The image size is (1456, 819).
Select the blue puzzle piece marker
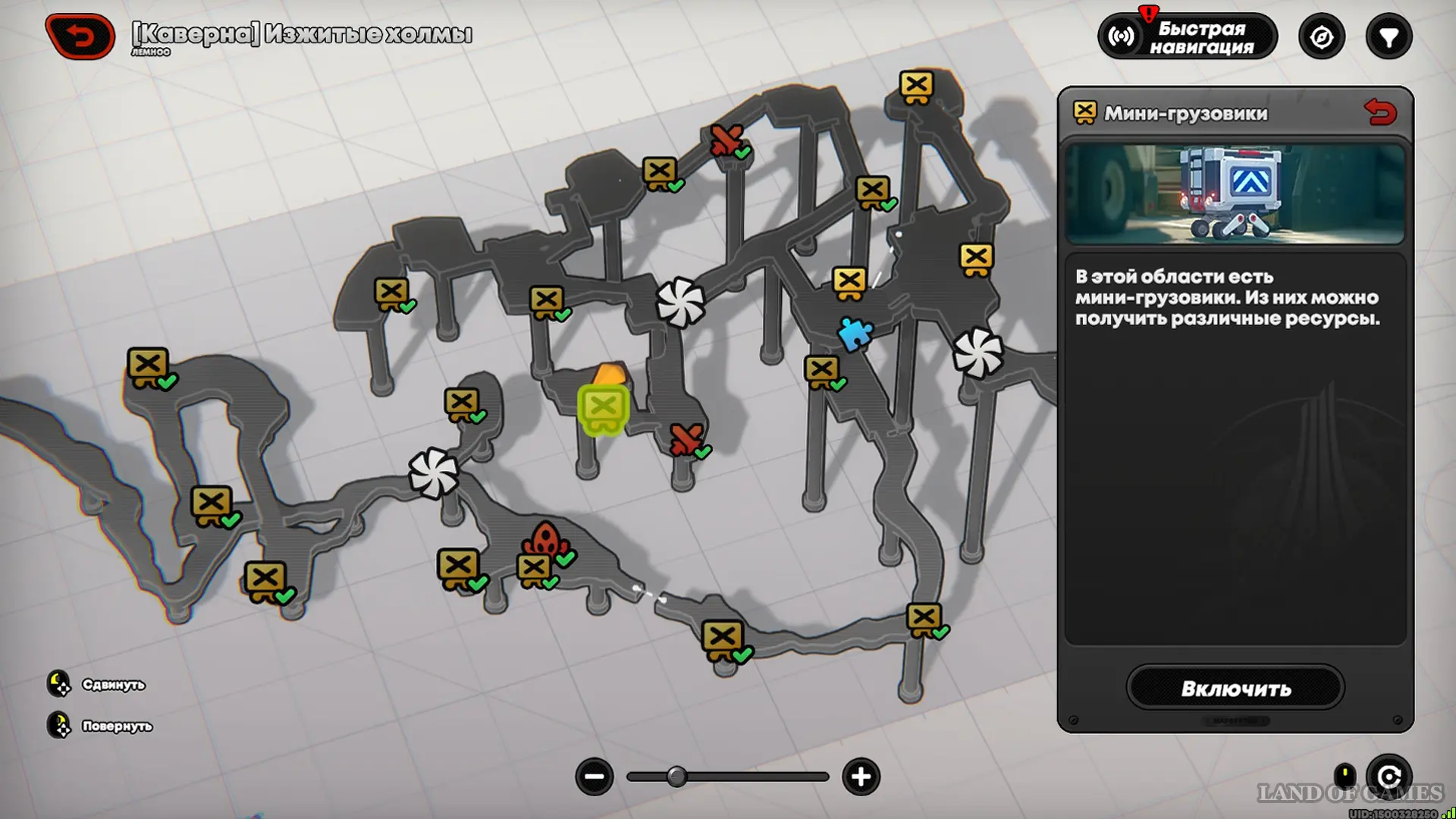[x=855, y=334]
